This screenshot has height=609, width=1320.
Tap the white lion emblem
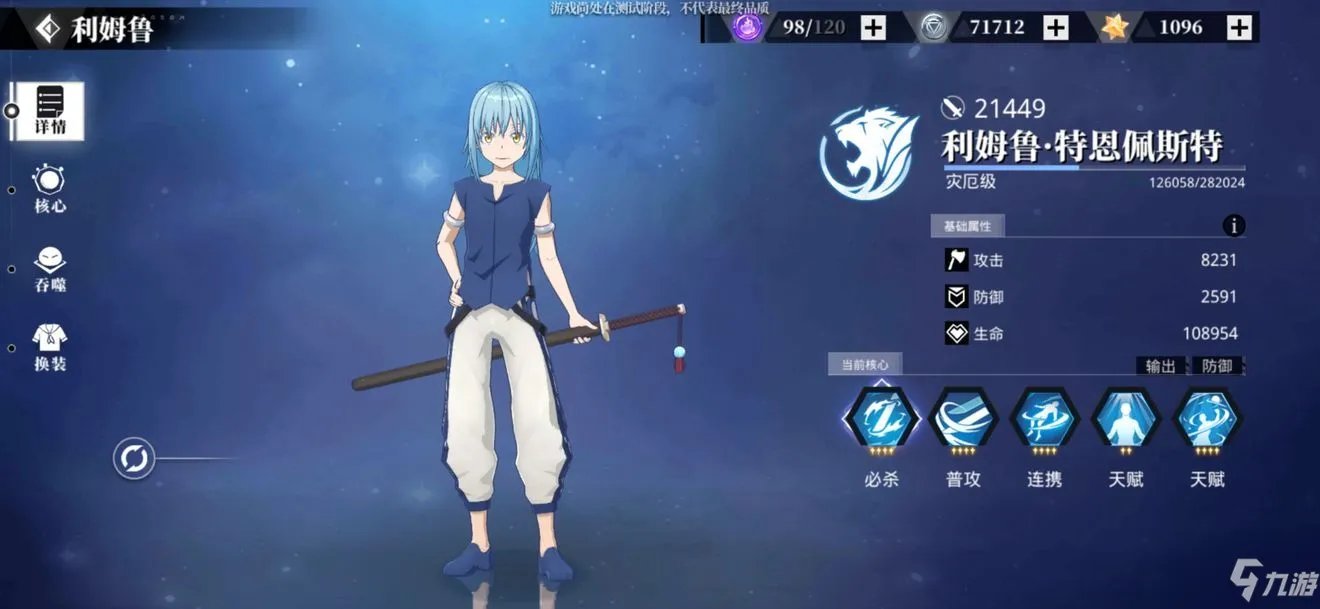coord(870,152)
